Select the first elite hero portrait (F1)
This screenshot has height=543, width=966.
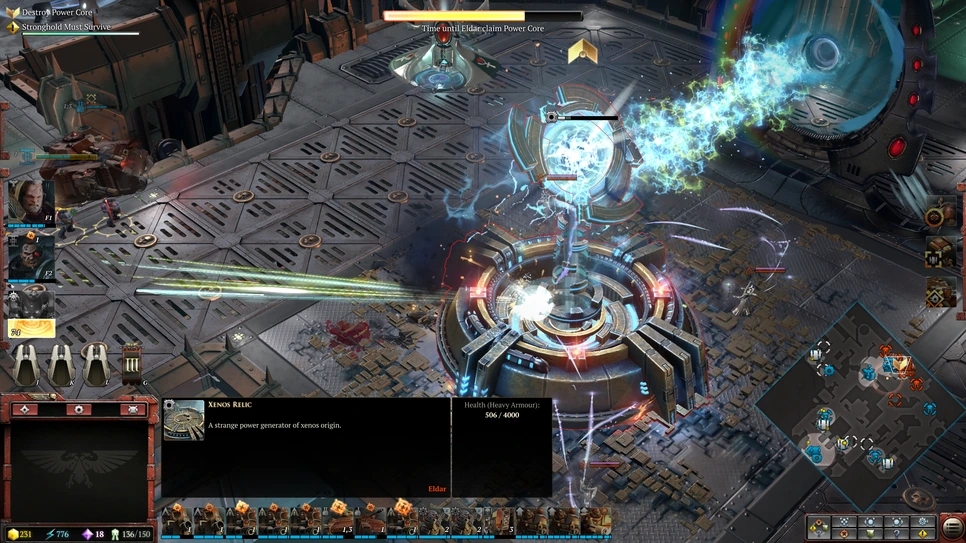tap(31, 202)
